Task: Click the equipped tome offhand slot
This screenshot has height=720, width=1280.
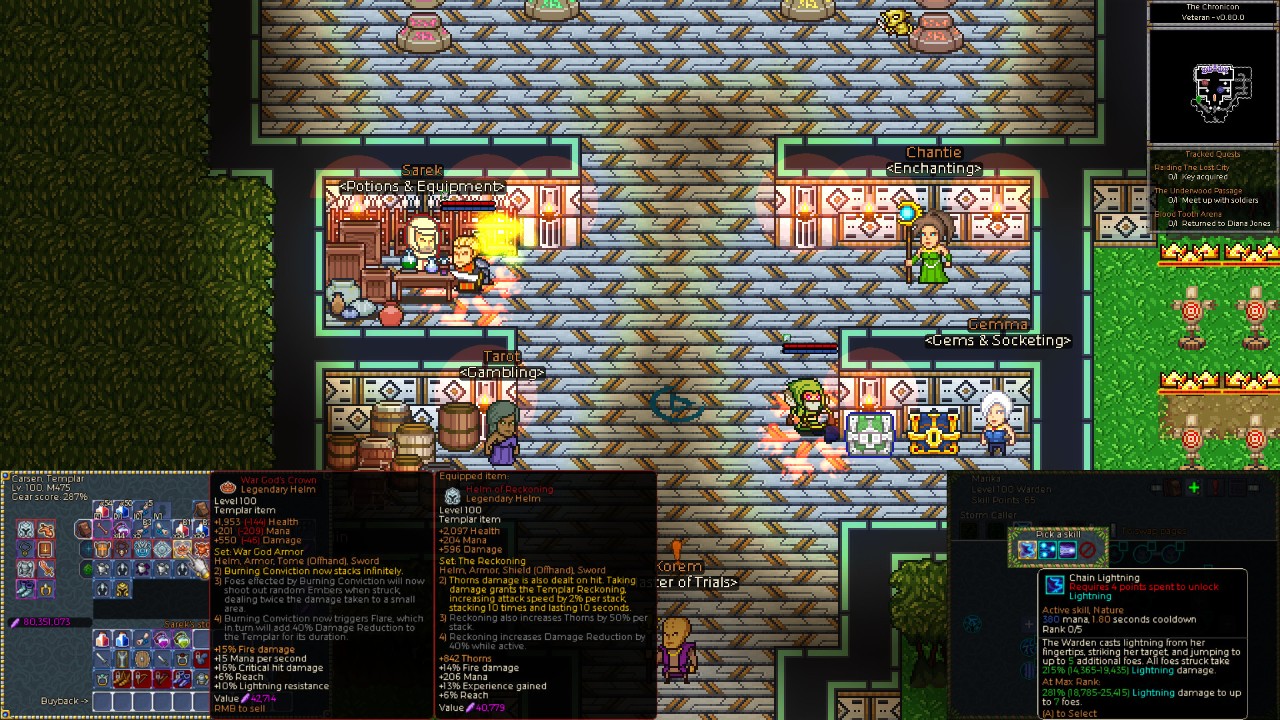Action: coord(46,549)
